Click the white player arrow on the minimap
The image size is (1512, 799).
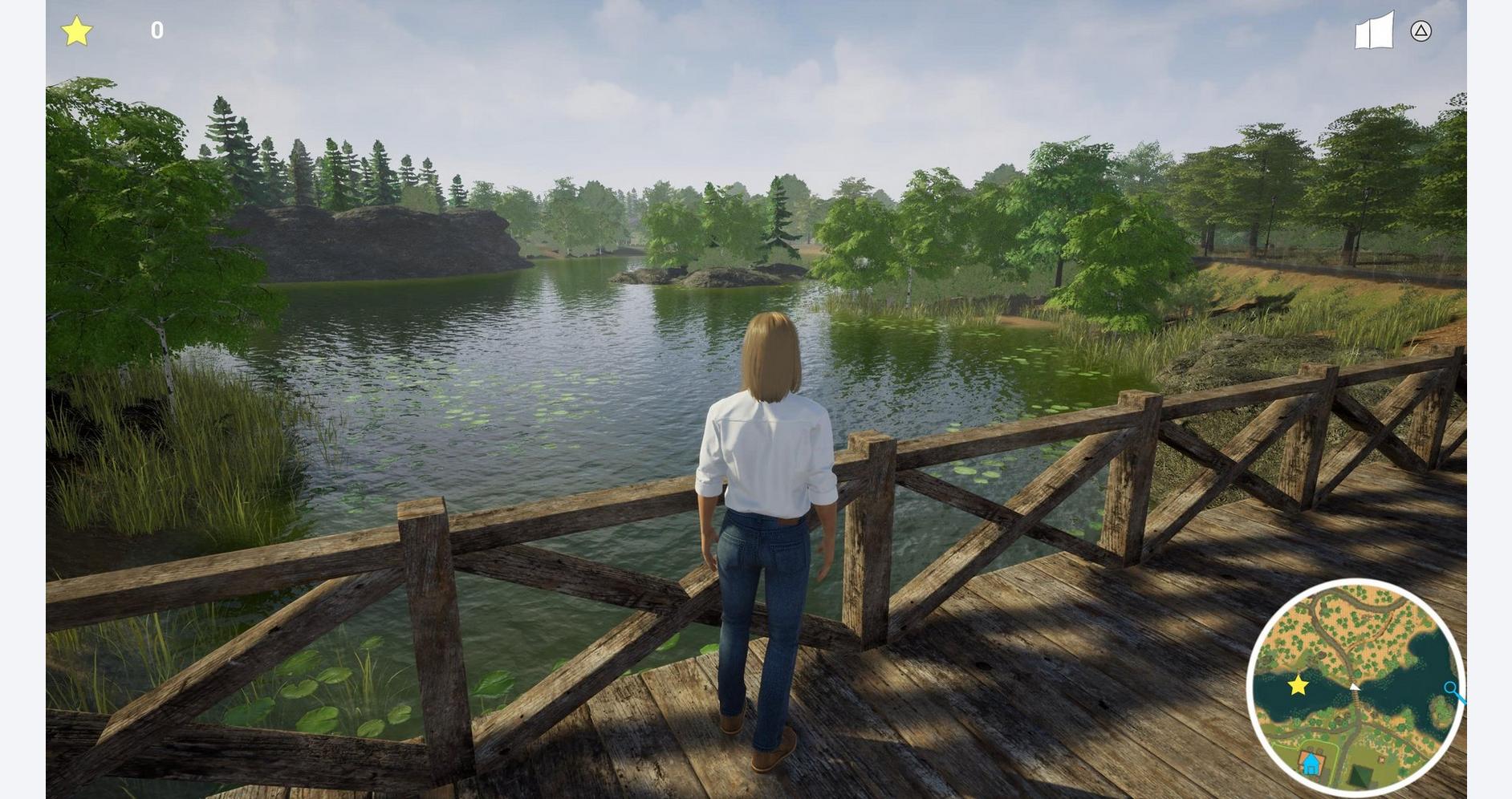pos(1355,686)
